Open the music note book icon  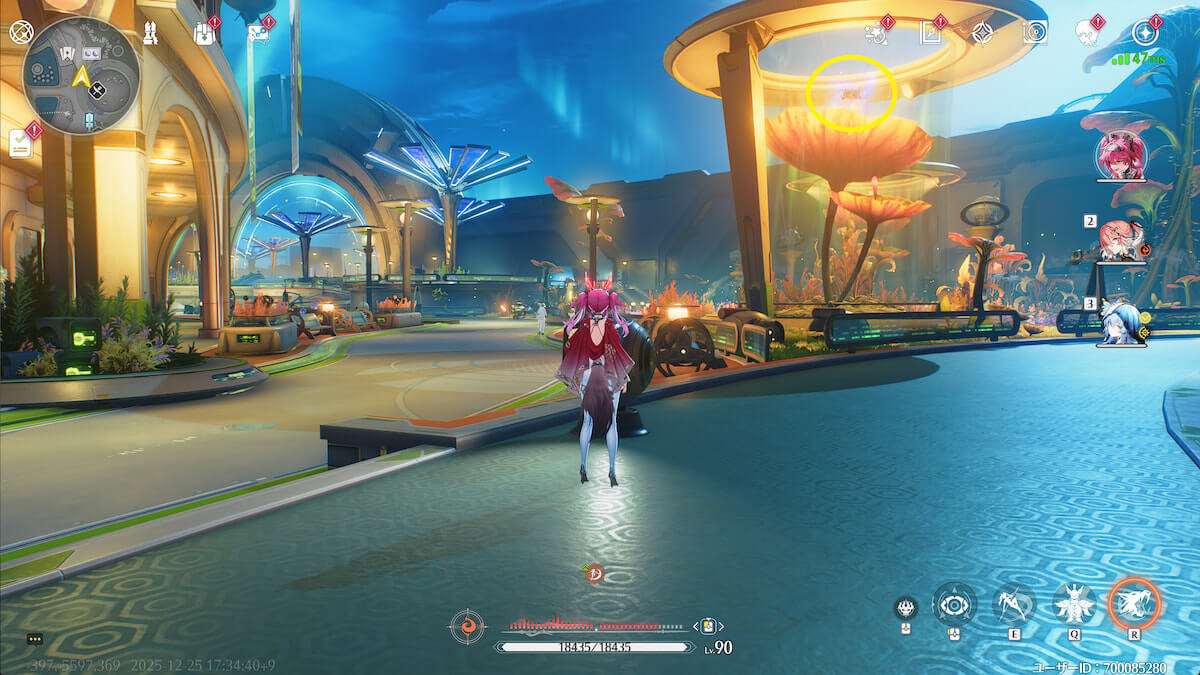(931, 33)
